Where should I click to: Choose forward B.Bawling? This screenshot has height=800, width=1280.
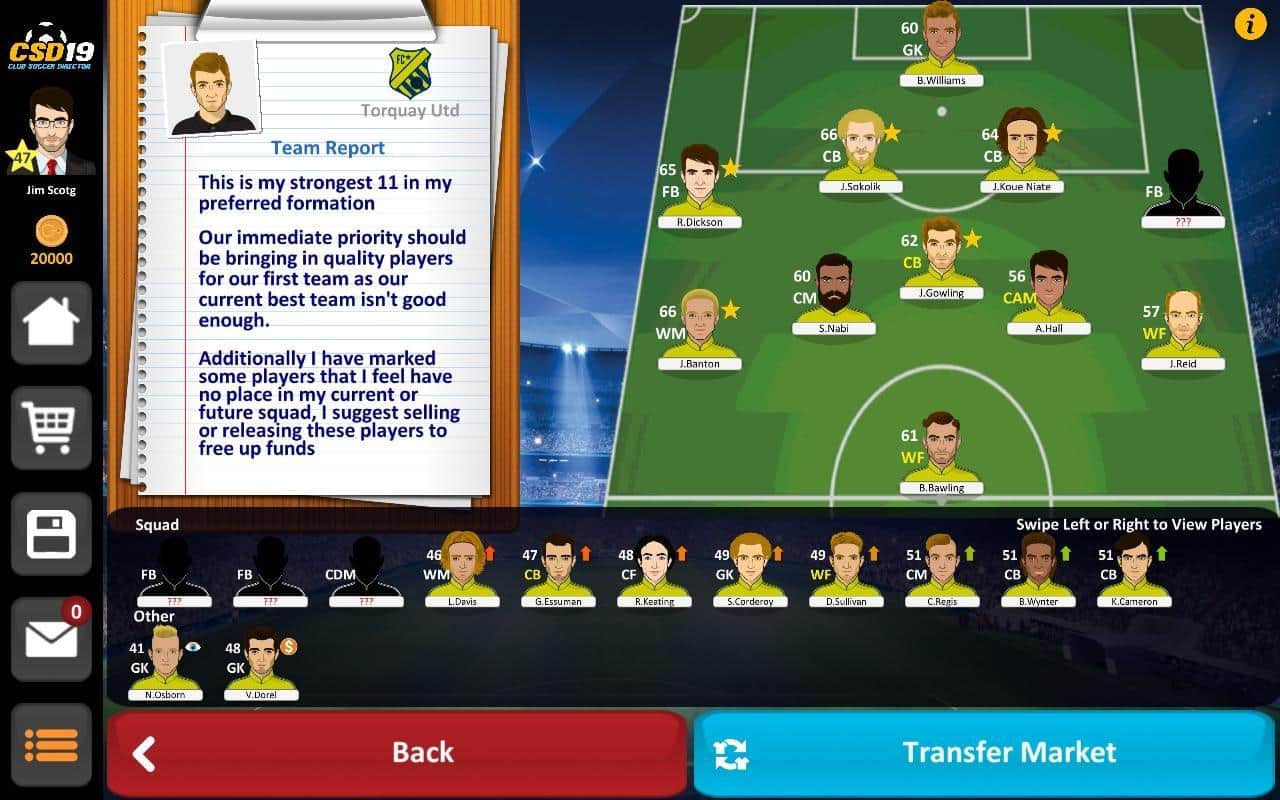coord(940,452)
